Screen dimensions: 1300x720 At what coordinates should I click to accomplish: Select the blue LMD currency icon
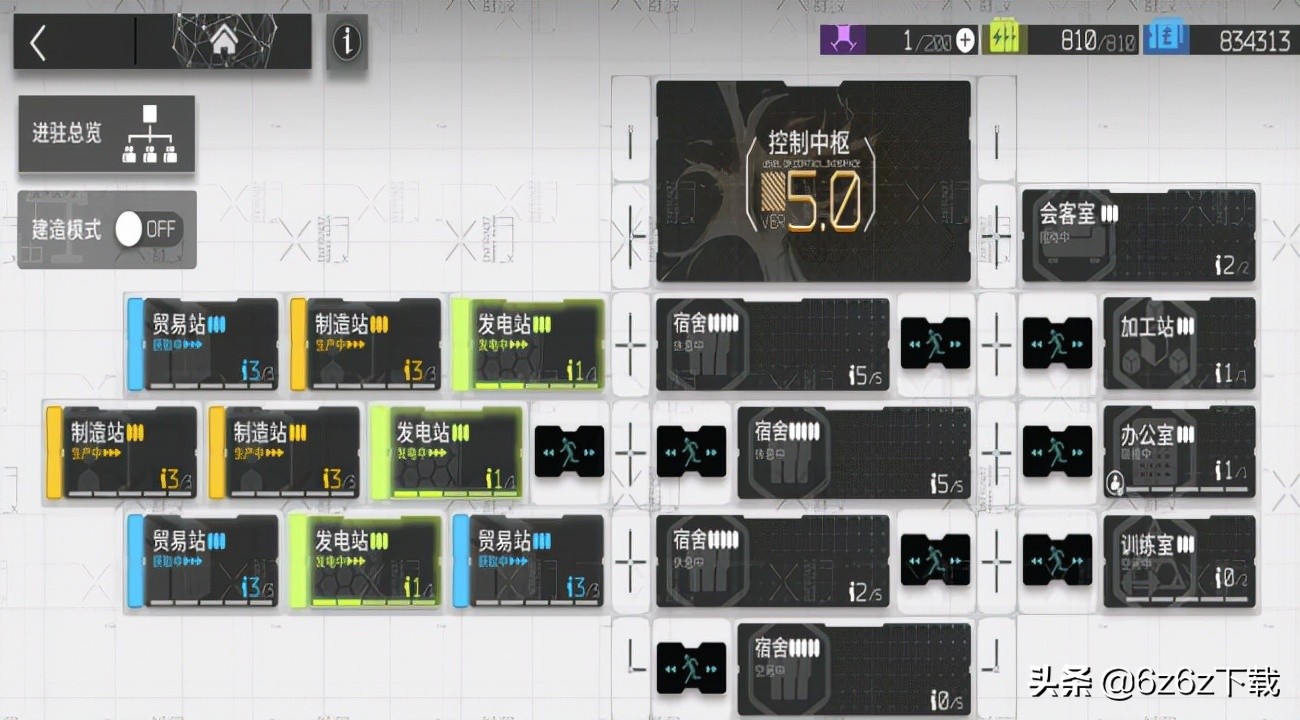coord(1166,37)
